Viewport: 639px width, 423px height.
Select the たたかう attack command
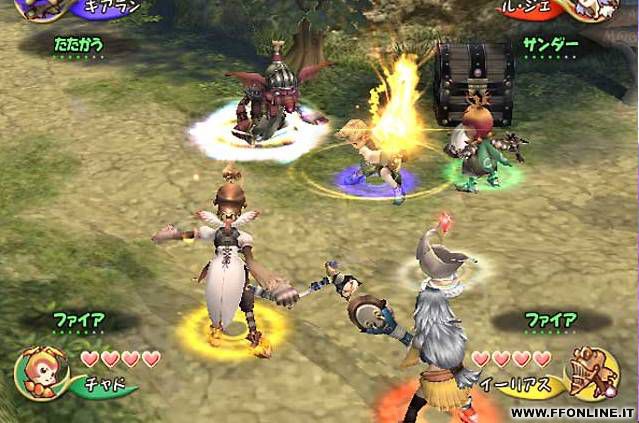tap(78, 45)
